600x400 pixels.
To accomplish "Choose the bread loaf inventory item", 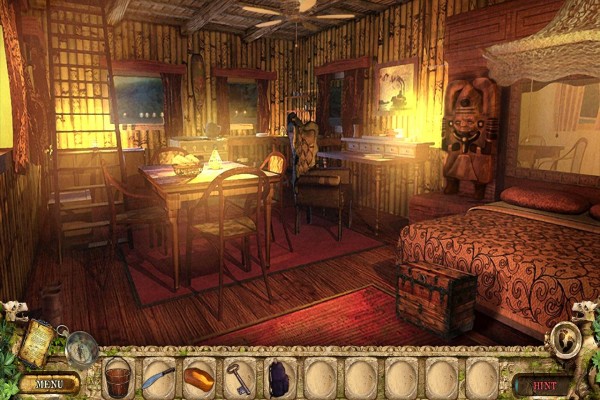I will tap(199, 379).
